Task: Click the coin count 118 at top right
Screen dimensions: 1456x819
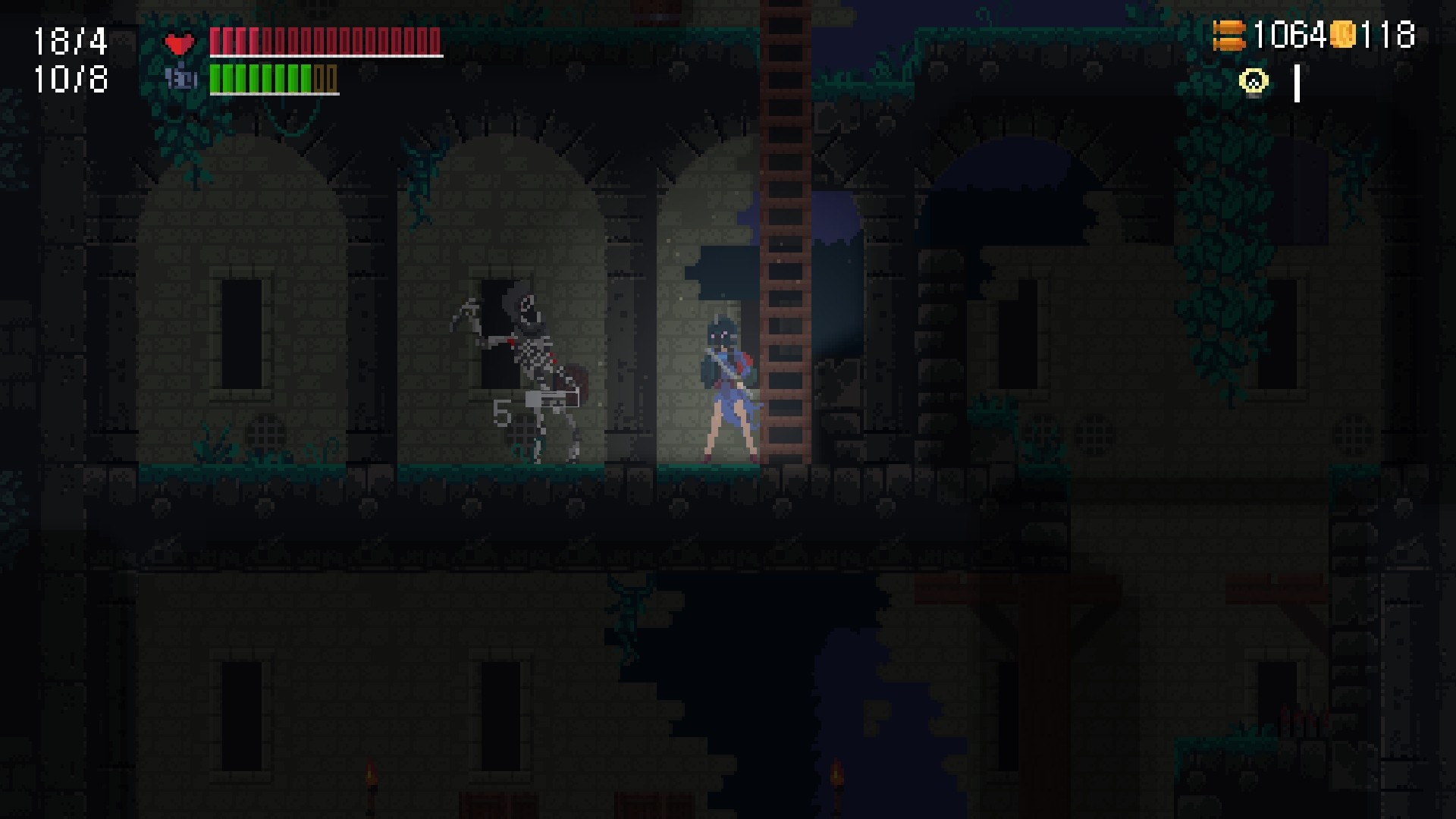Action: point(1389,33)
